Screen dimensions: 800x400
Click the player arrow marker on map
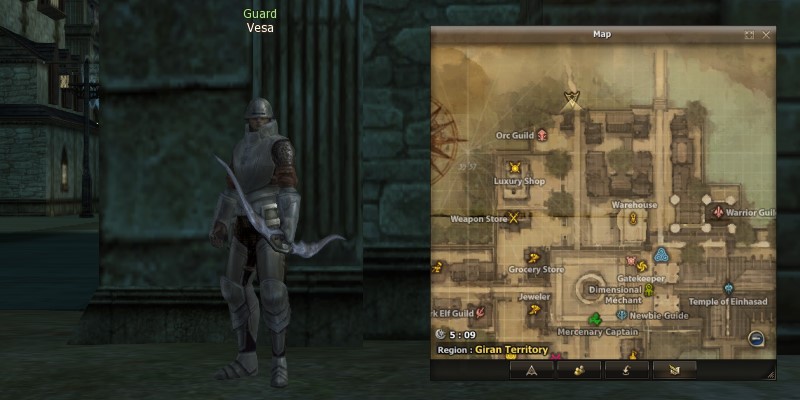coord(572,97)
